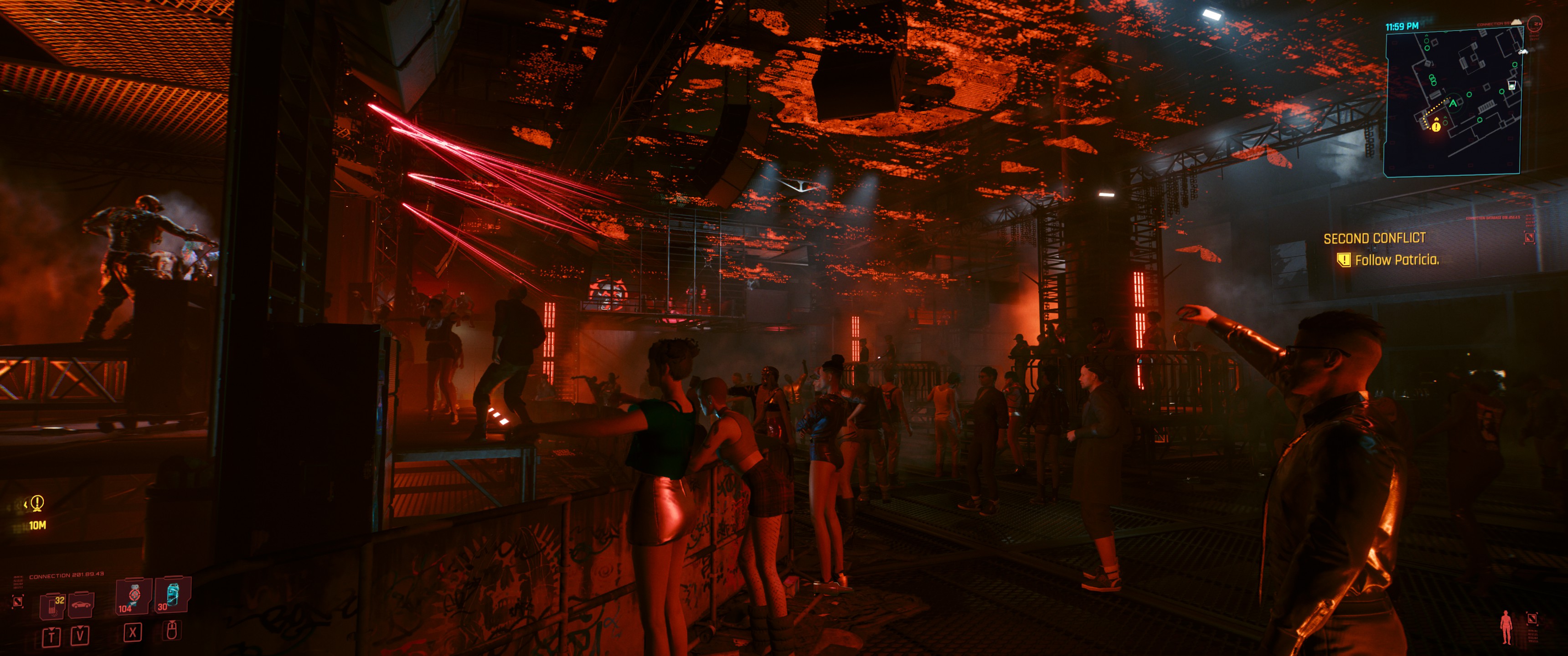
Task: Select the call vehicle car icon
Action: tap(81, 604)
